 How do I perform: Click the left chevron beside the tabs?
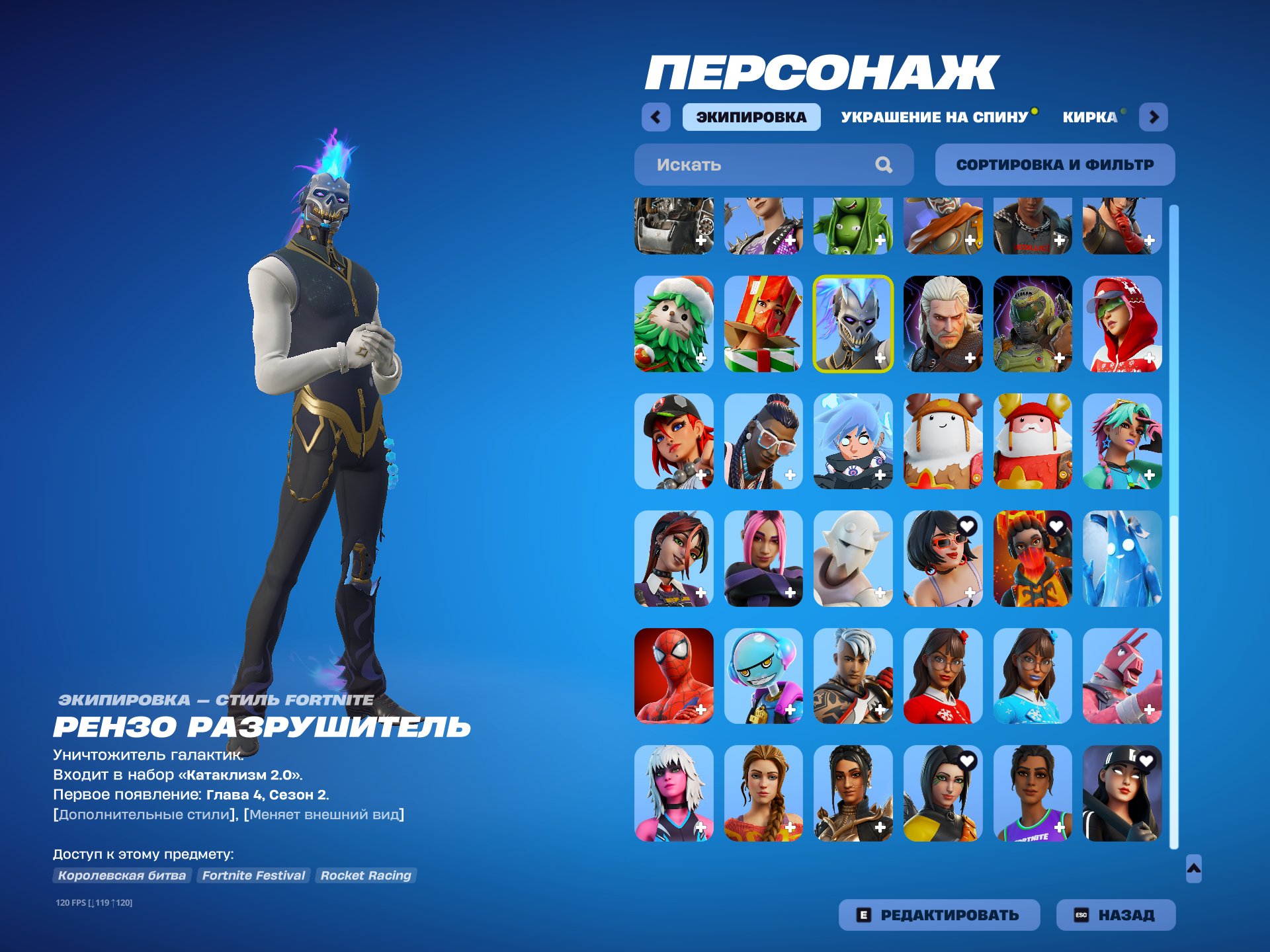654,116
